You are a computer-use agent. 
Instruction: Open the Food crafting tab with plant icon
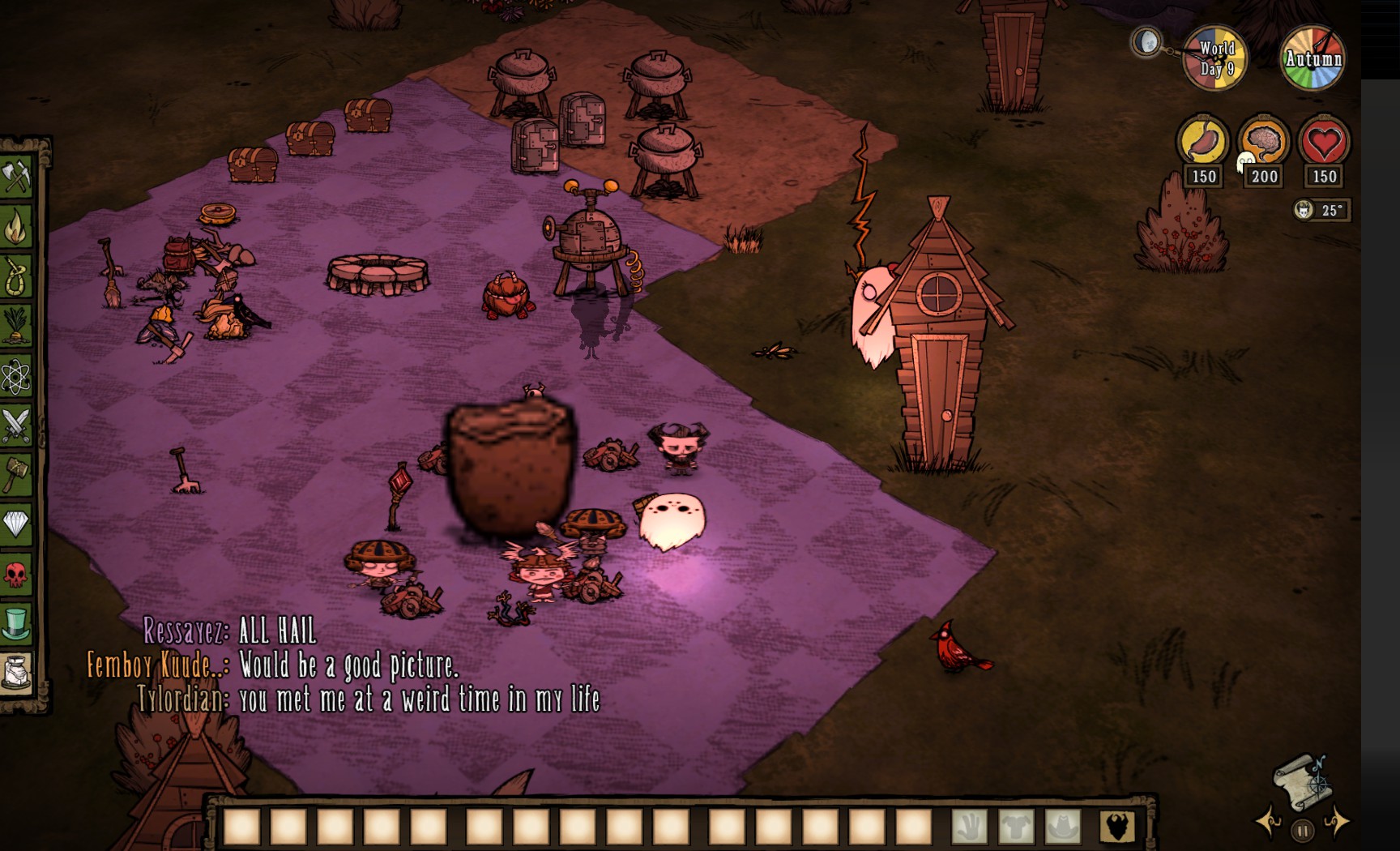coord(16,326)
